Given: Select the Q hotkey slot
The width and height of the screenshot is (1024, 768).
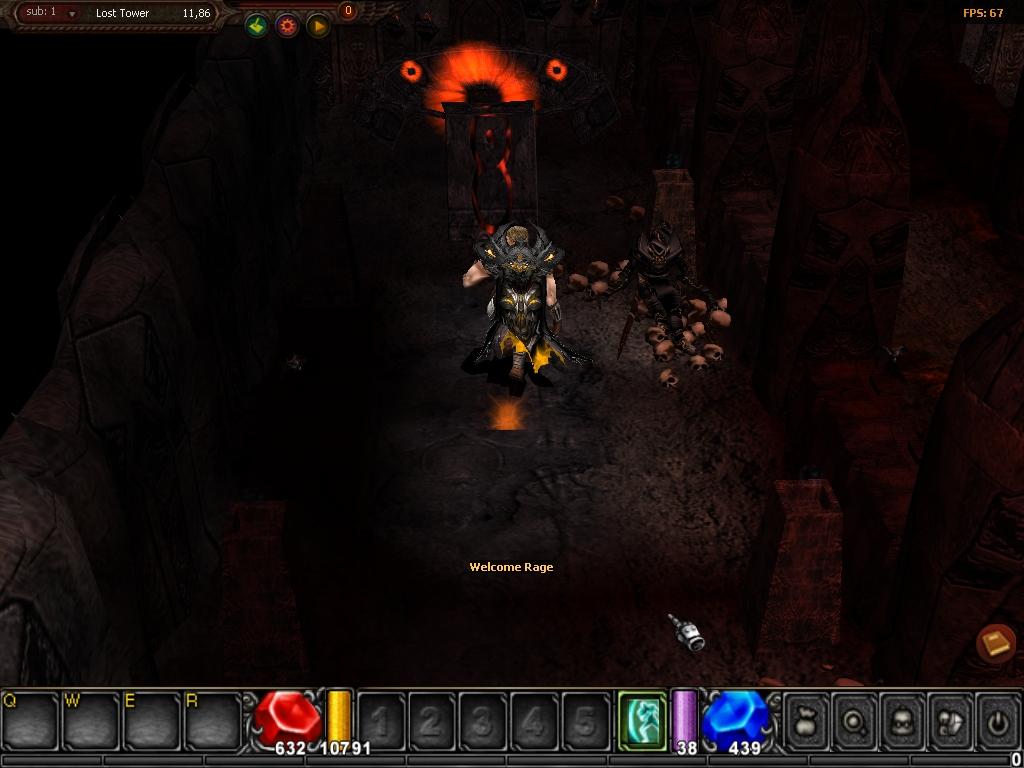Looking at the screenshot, I should click(x=31, y=720).
